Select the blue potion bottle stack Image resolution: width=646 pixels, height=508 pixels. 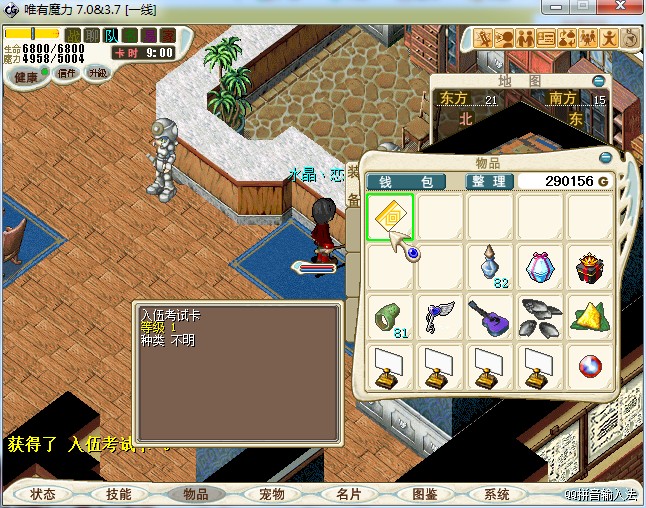tap(490, 267)
